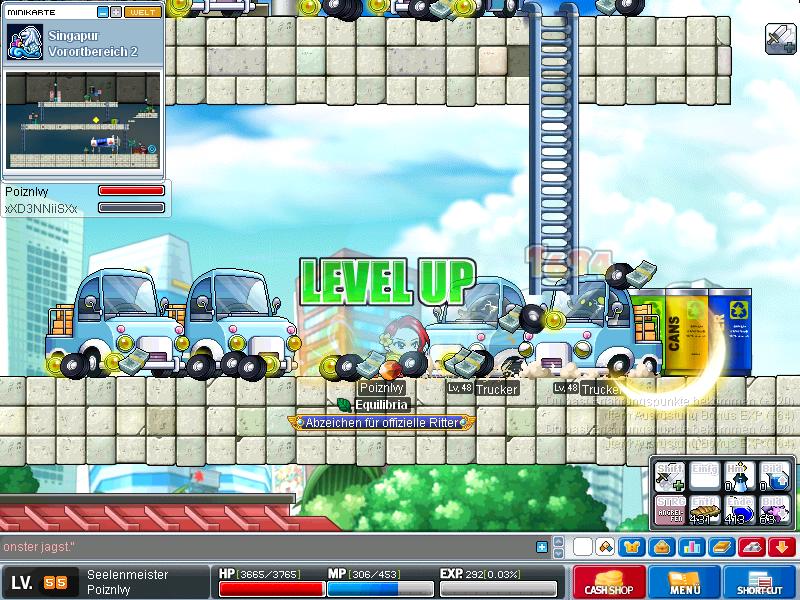Screen dimensions: 800x600
Task: Expand the Minikarte with the plus button
Action: tap(116, 12)
